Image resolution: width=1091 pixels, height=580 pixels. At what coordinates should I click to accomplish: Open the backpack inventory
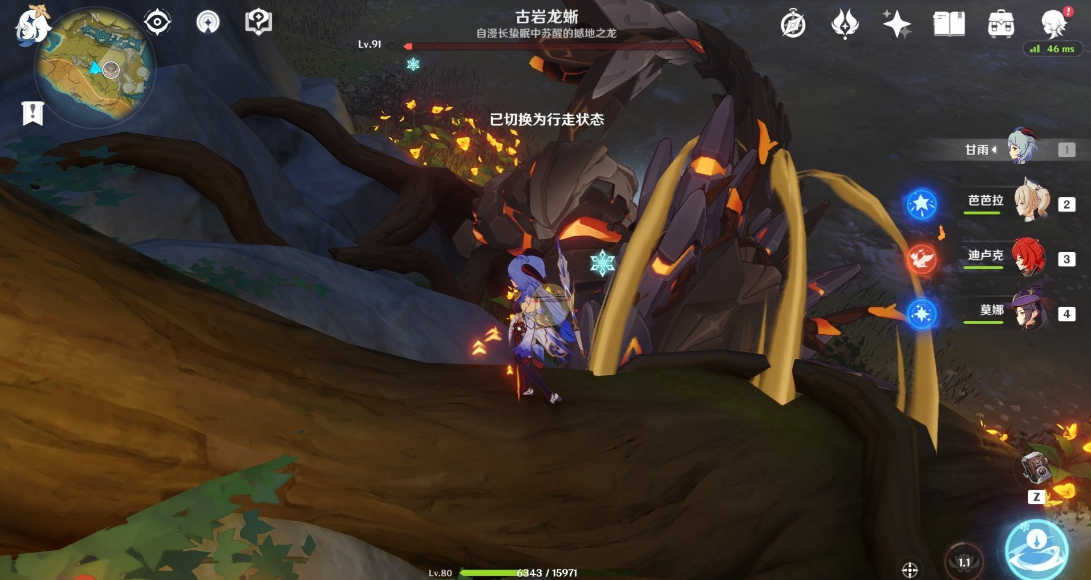pyautogui.click(x=1000, y=24)
